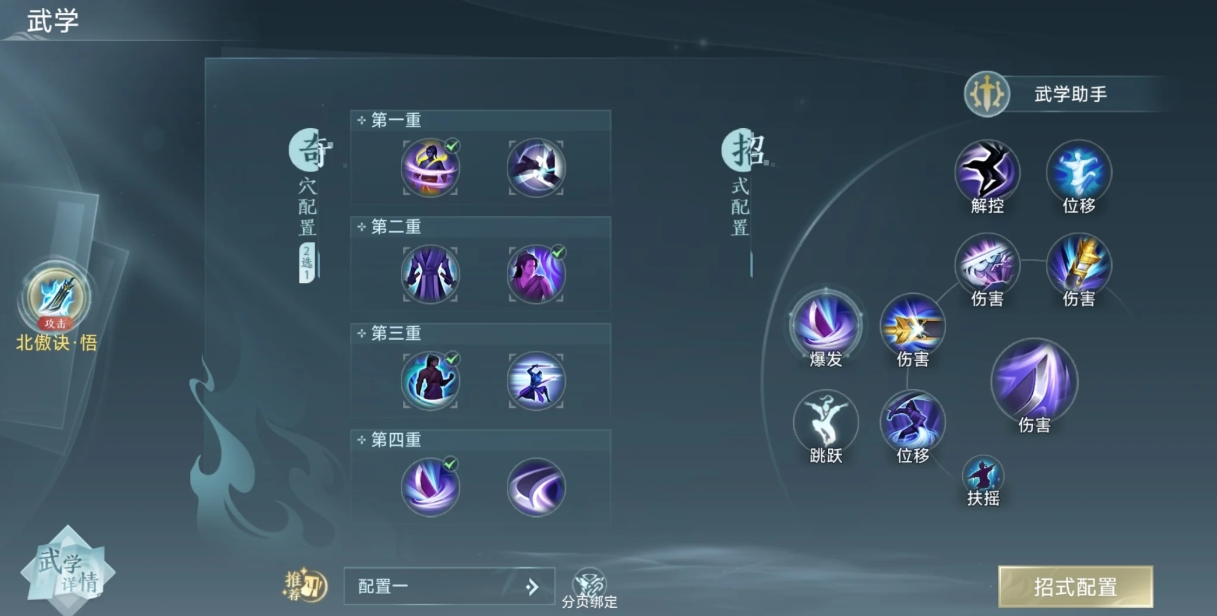Open the 武学详情 details

[67, 570]
